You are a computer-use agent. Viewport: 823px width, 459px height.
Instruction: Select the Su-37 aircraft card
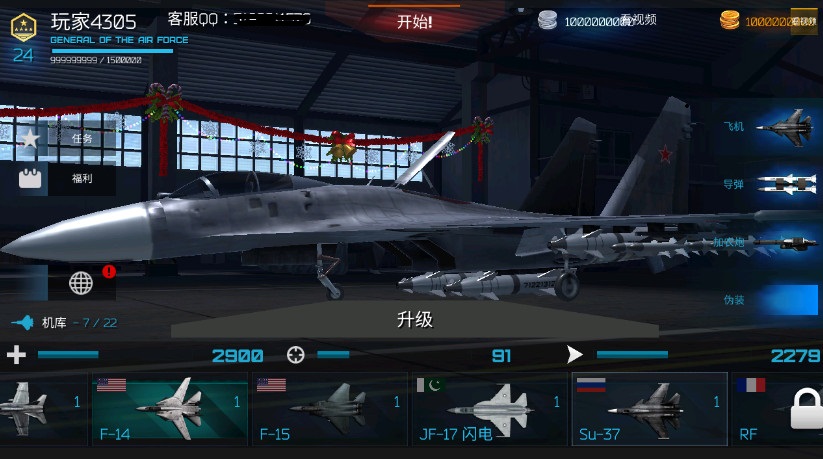(x=649, y=409)
